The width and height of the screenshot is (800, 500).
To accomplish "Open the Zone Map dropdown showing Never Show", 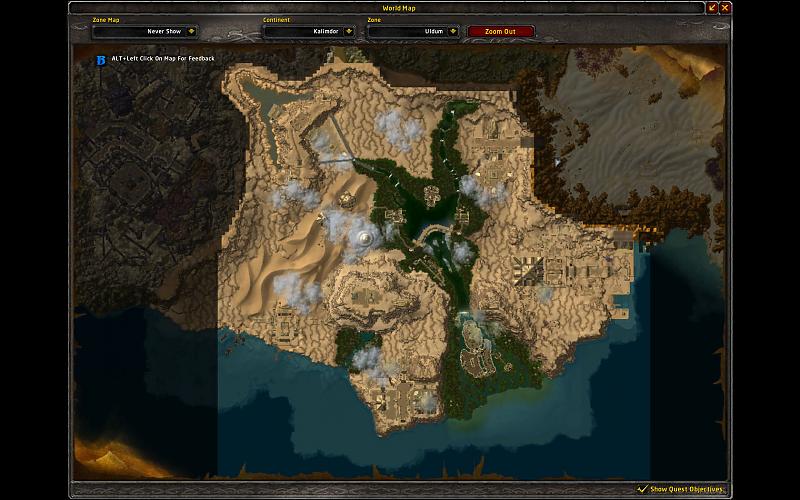I will click(x=191, y=31).
